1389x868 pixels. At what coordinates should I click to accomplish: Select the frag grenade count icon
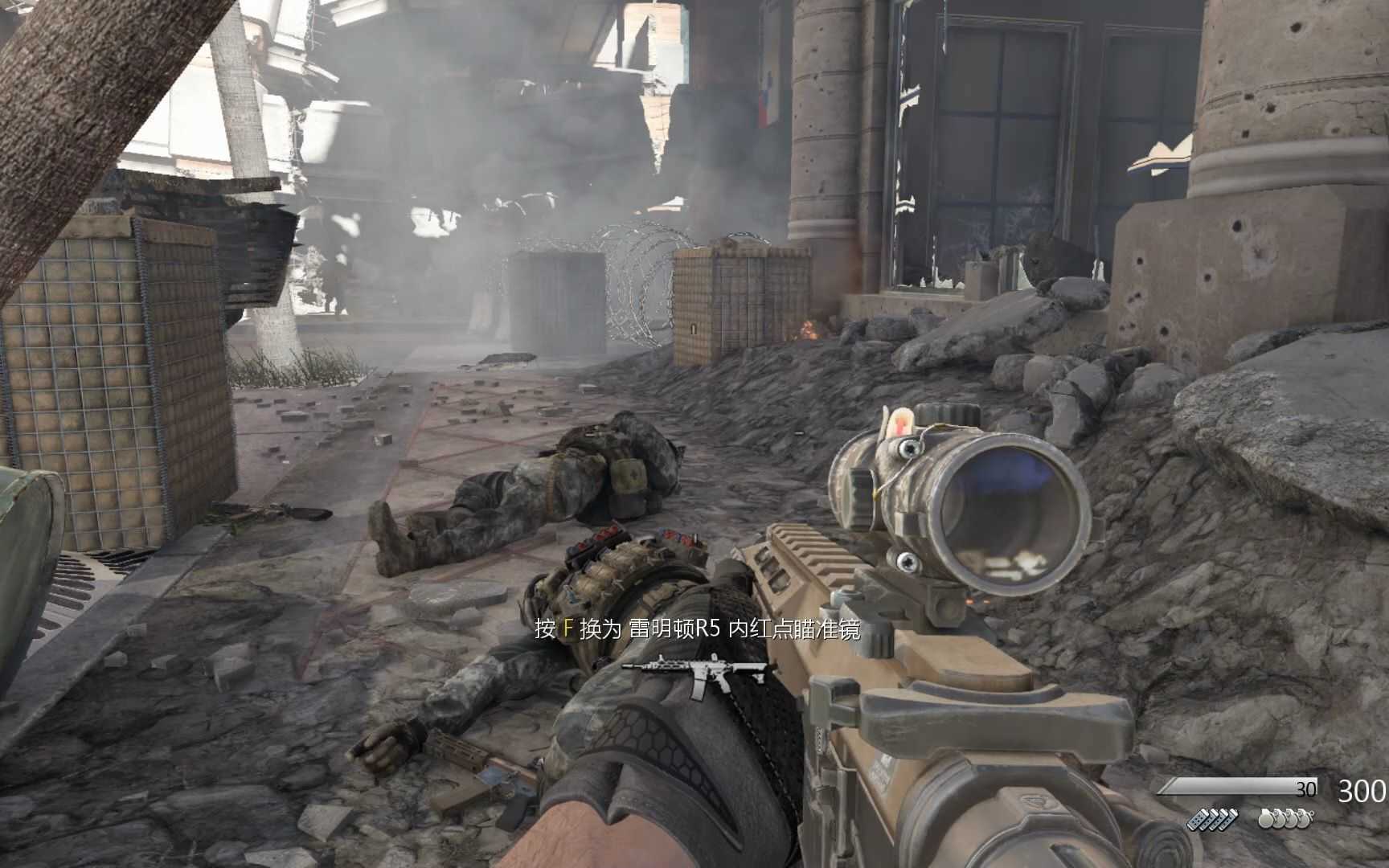[1285, 819]
